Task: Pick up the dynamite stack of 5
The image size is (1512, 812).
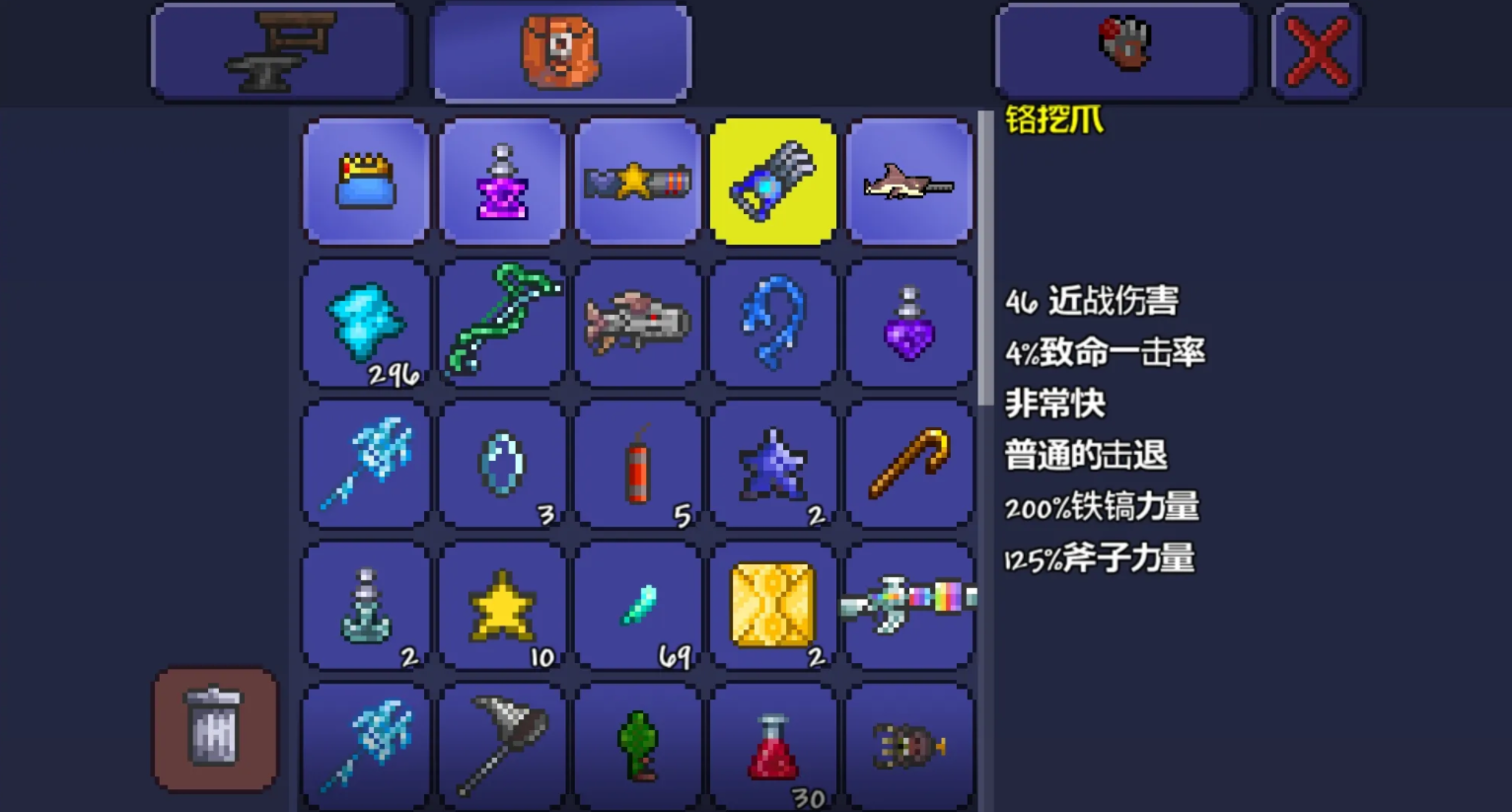Action: 638,464
